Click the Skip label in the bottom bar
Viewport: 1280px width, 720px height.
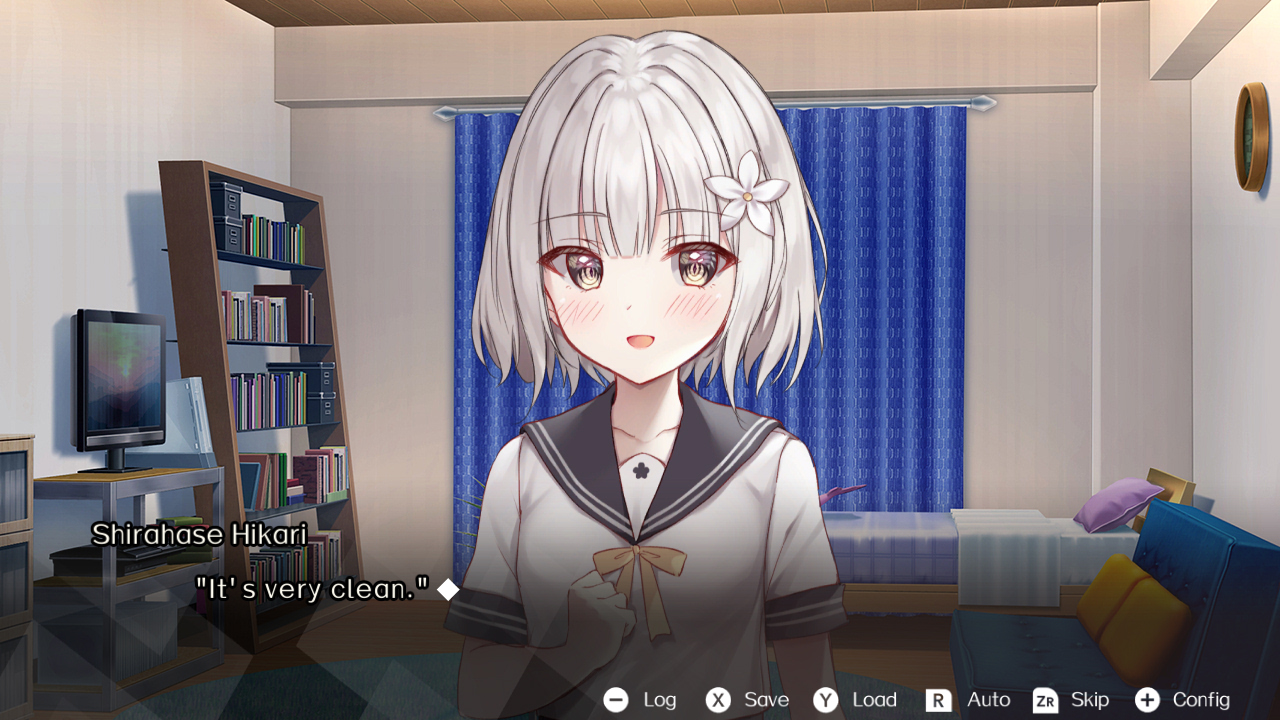pyautogui.click(x=1089, y=700)
